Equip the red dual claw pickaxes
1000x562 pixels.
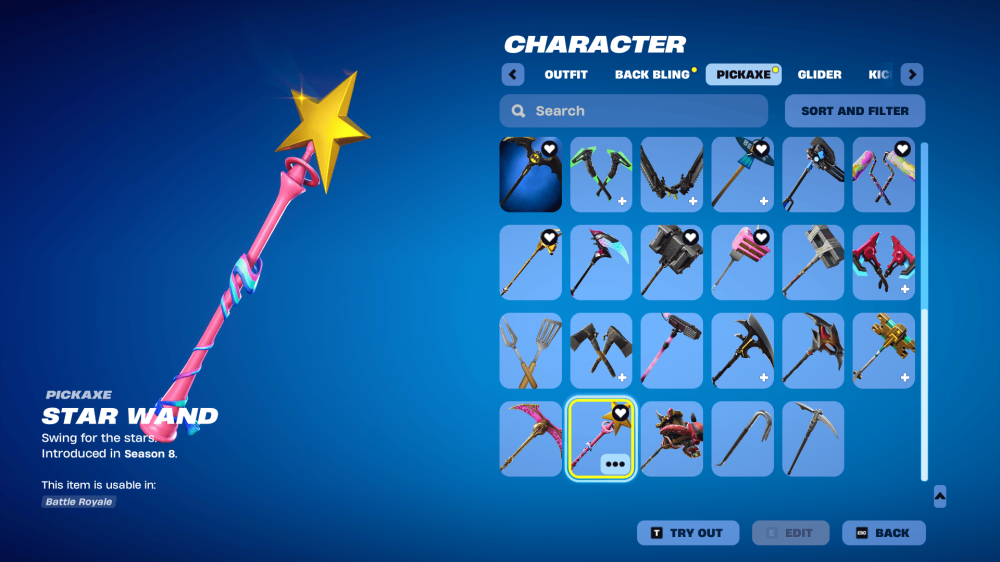[883, 263]
